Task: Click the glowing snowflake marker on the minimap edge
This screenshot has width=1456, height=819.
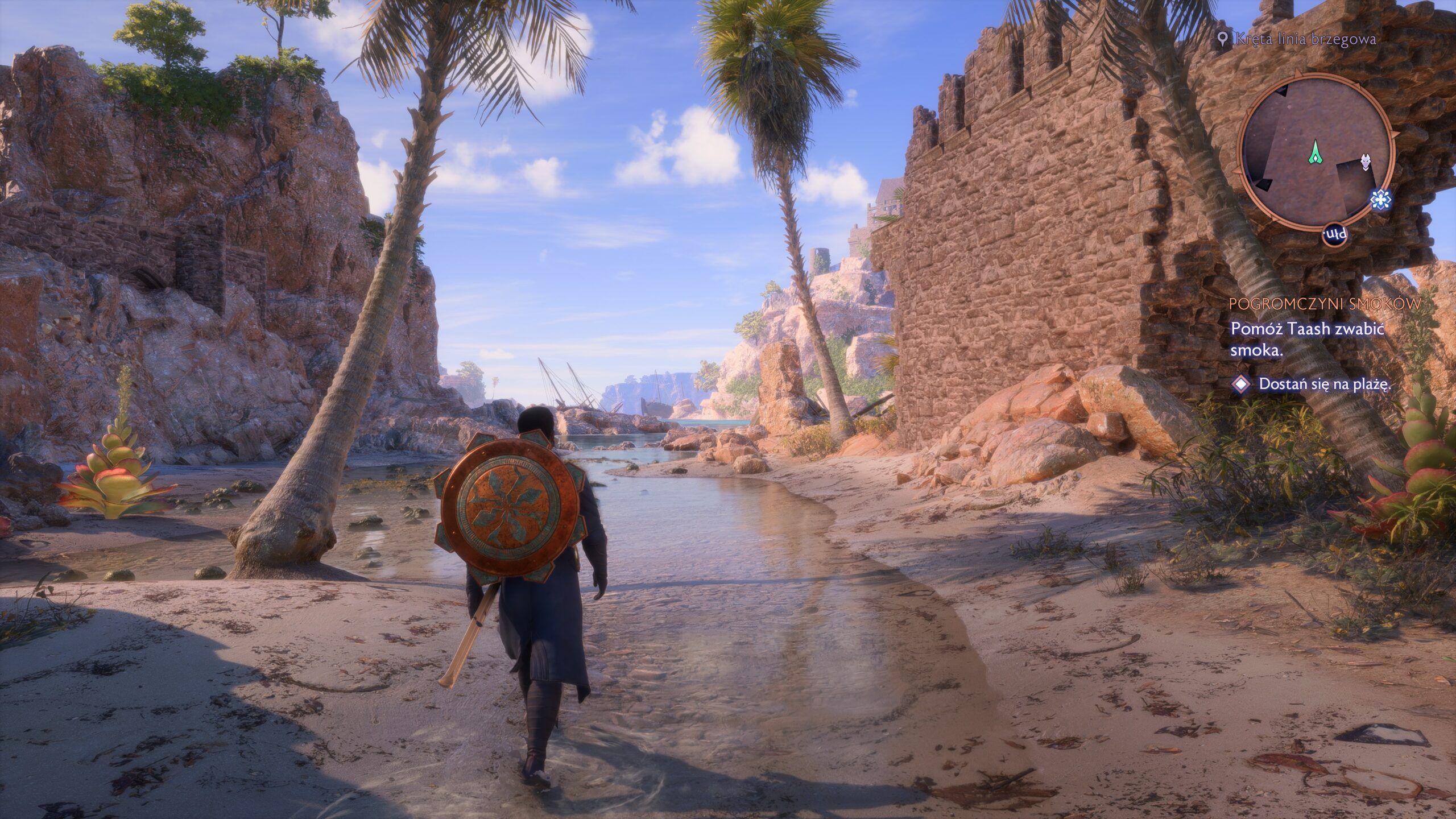Action: [1381, 200]
